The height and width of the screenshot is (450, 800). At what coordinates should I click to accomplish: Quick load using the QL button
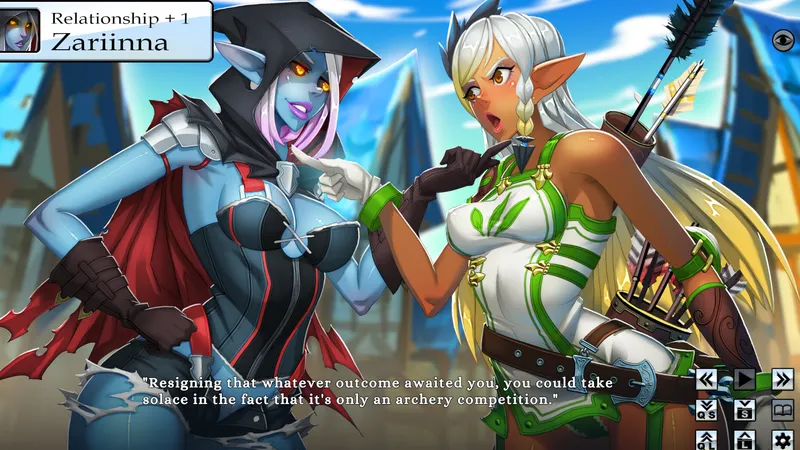coord(707,439)
